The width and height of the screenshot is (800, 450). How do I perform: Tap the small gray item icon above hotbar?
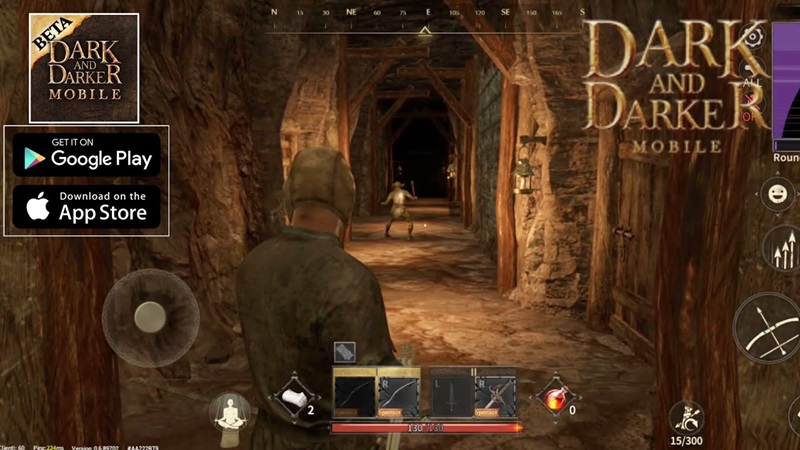click(345, 351)
